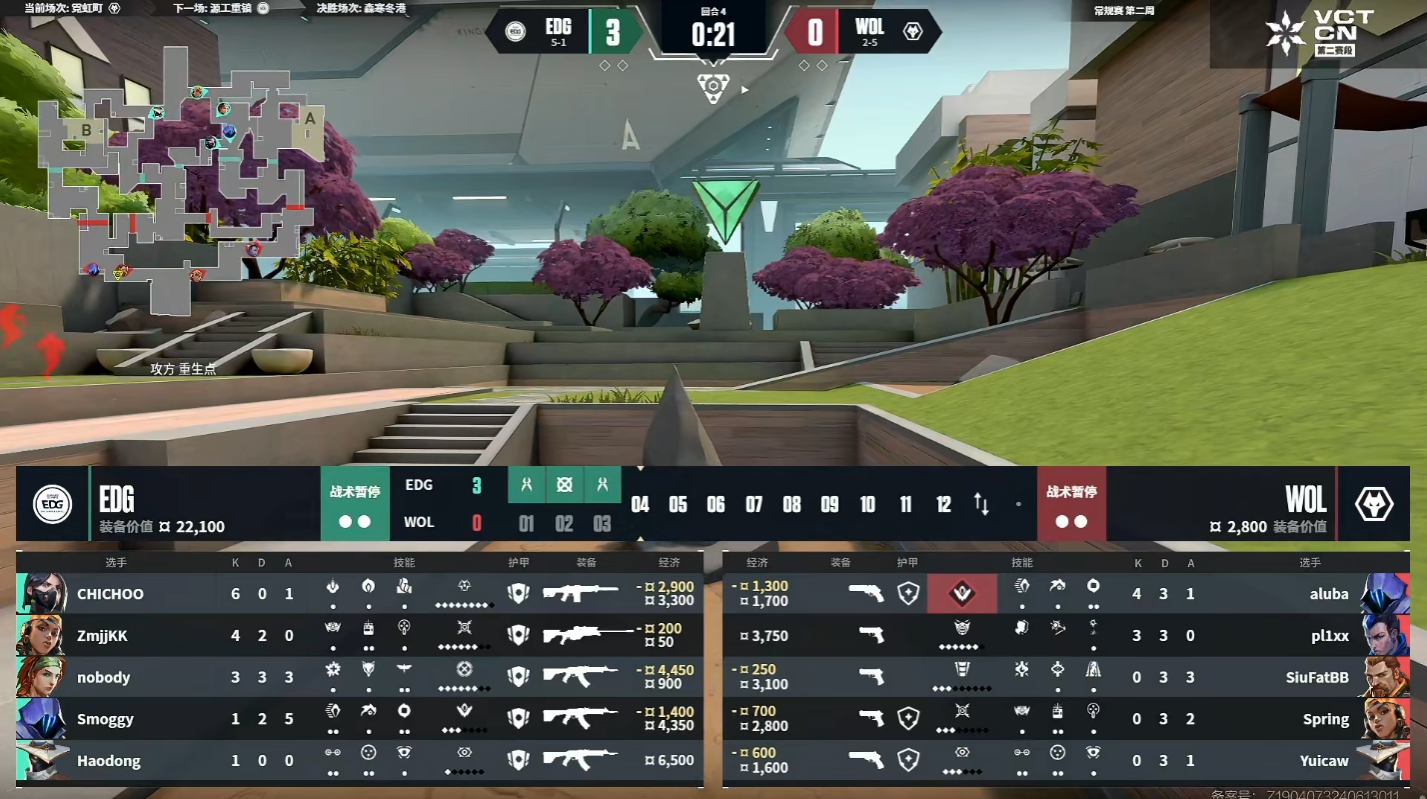Click the WOL wolf logo in the top scorebar
The height and width of the screenshot is (799, 1427).
click(x=912, y=31)
